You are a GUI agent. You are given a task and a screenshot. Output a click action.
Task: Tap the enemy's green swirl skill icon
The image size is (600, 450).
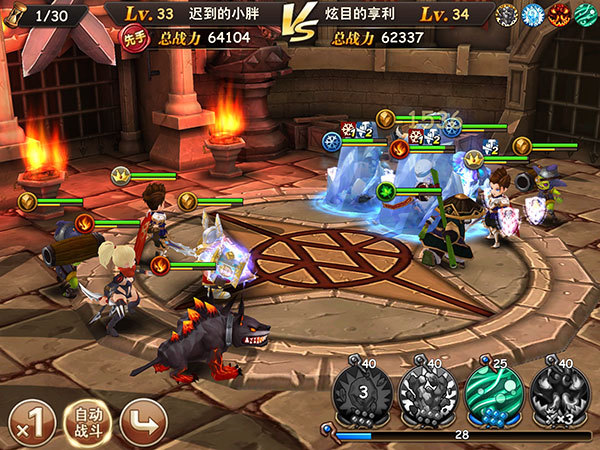[x=581, y=14]
